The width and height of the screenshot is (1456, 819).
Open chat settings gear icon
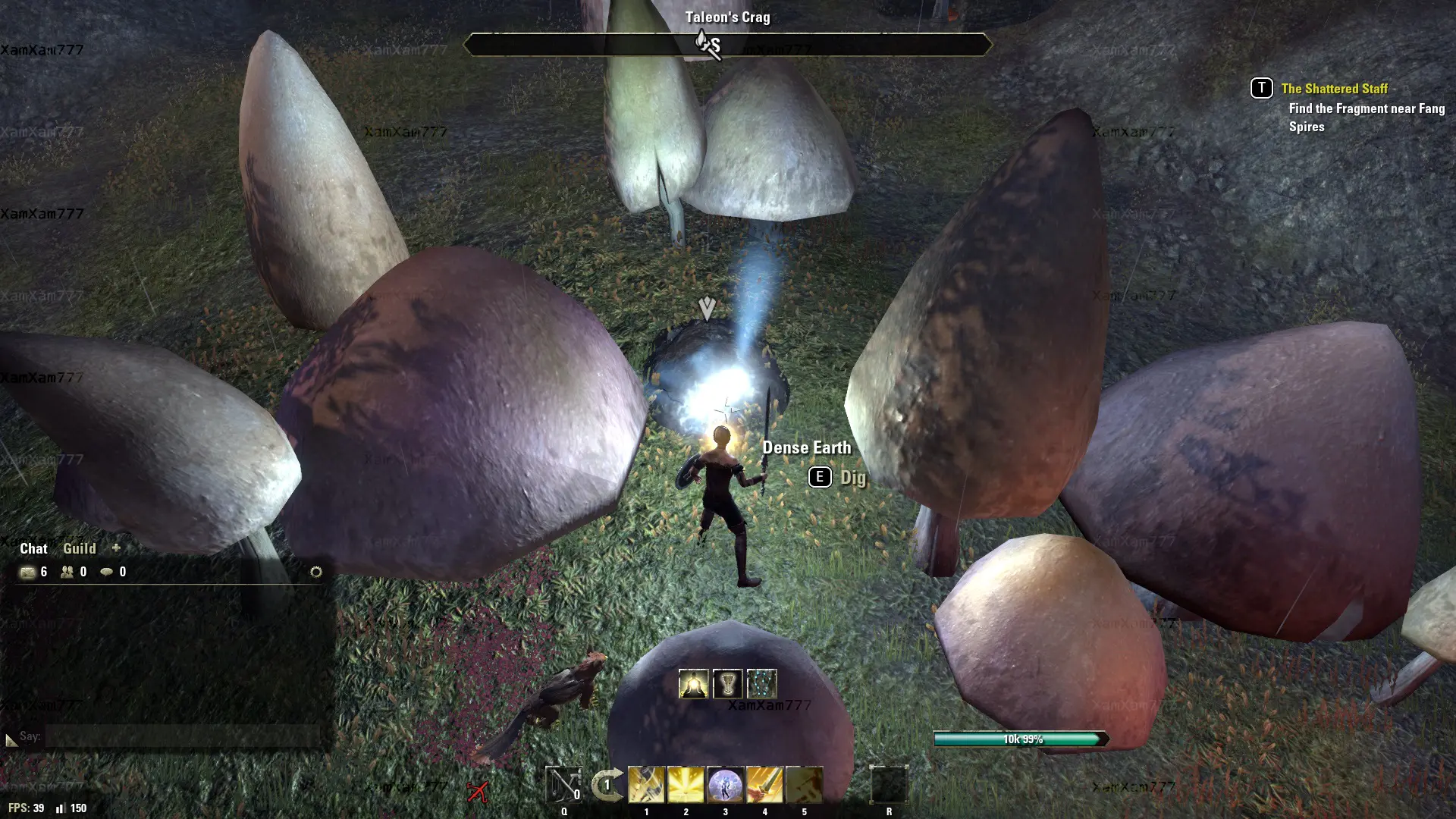coord(316,572)
